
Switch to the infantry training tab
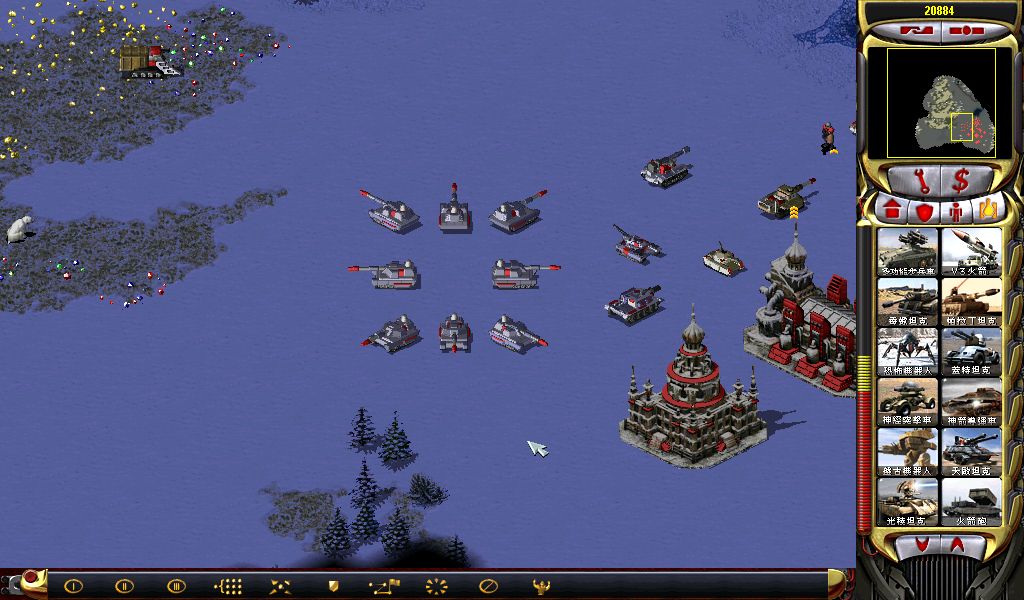[x=956, y=212]
